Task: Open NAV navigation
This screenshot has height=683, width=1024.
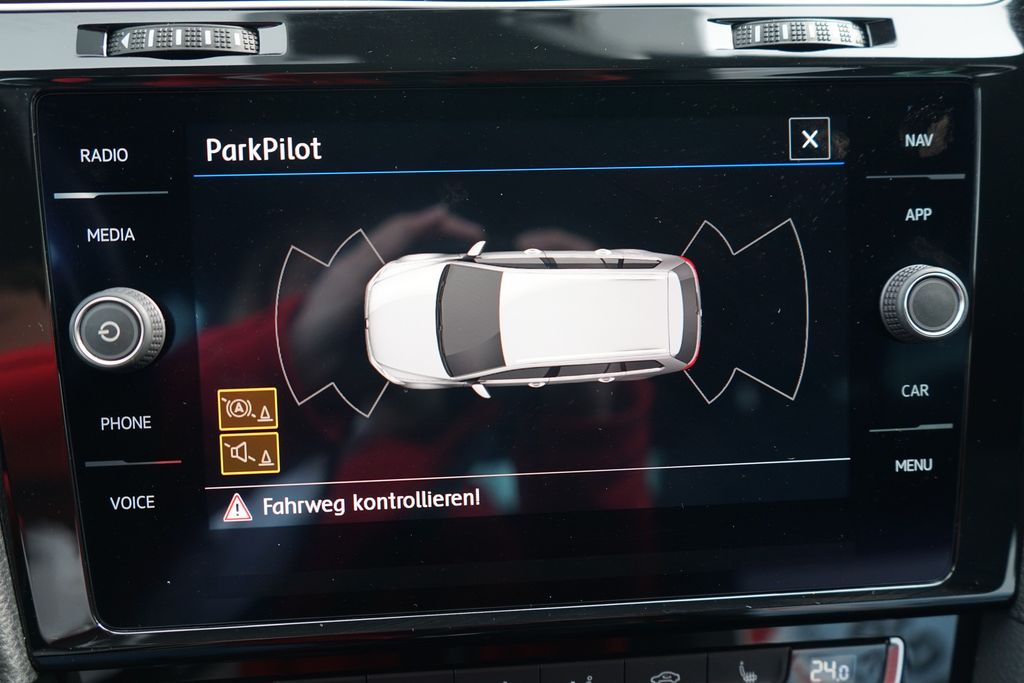Action: click(x=919, y=140)
